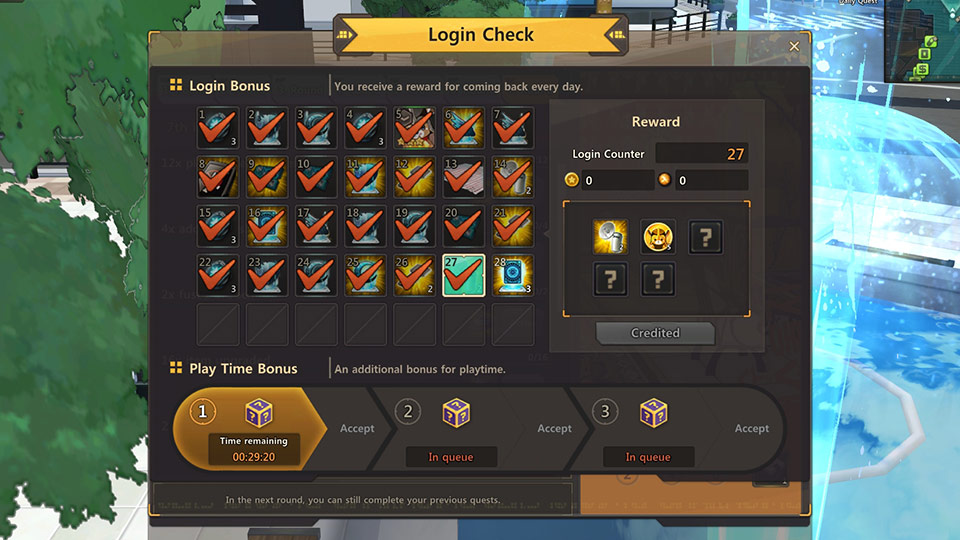The width and height of the screenshot is (960, 540).
Task: Choose the day 21 login reward
Action: click(x=513, y=226)
